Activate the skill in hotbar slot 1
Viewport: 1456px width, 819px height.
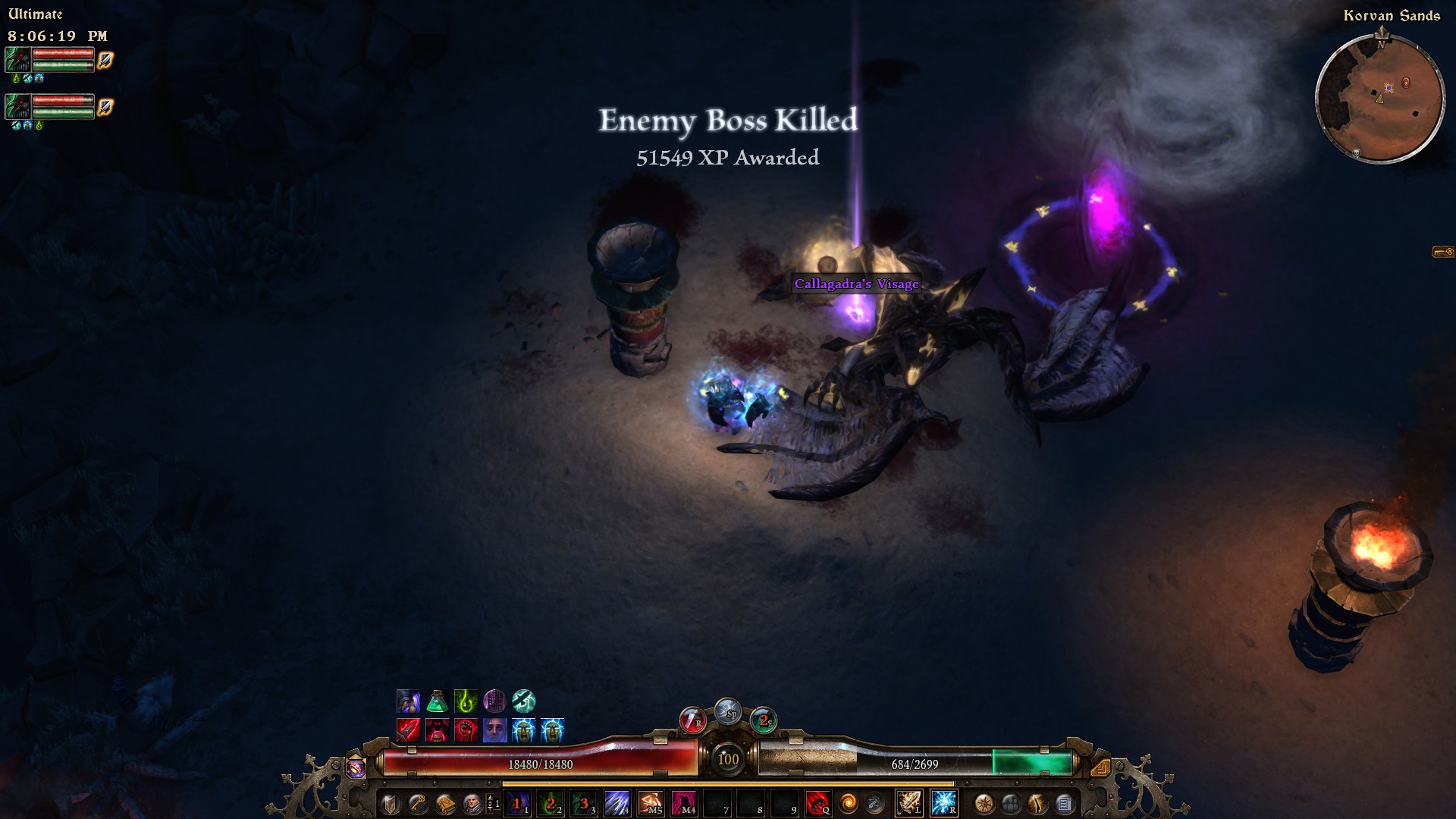pyautogui.click(x=517, y=803)
